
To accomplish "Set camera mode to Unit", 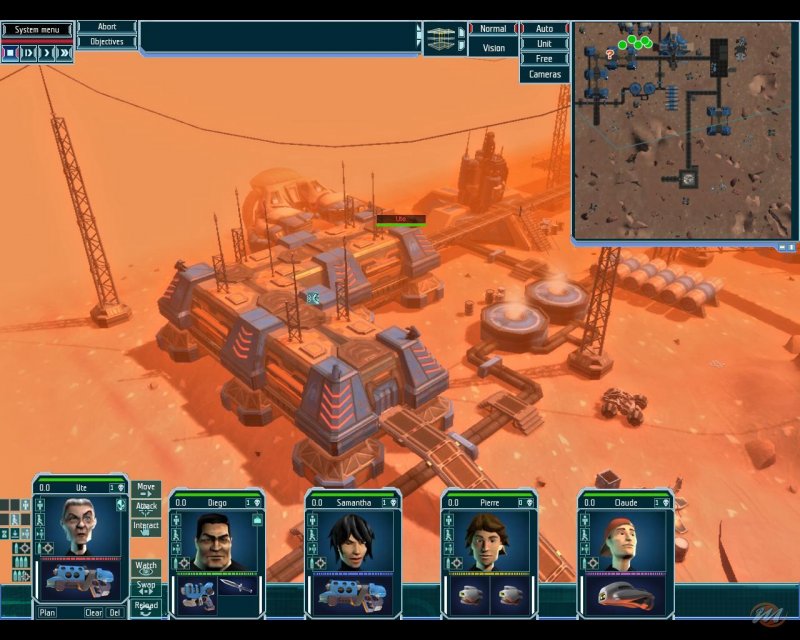I will 545,44.
